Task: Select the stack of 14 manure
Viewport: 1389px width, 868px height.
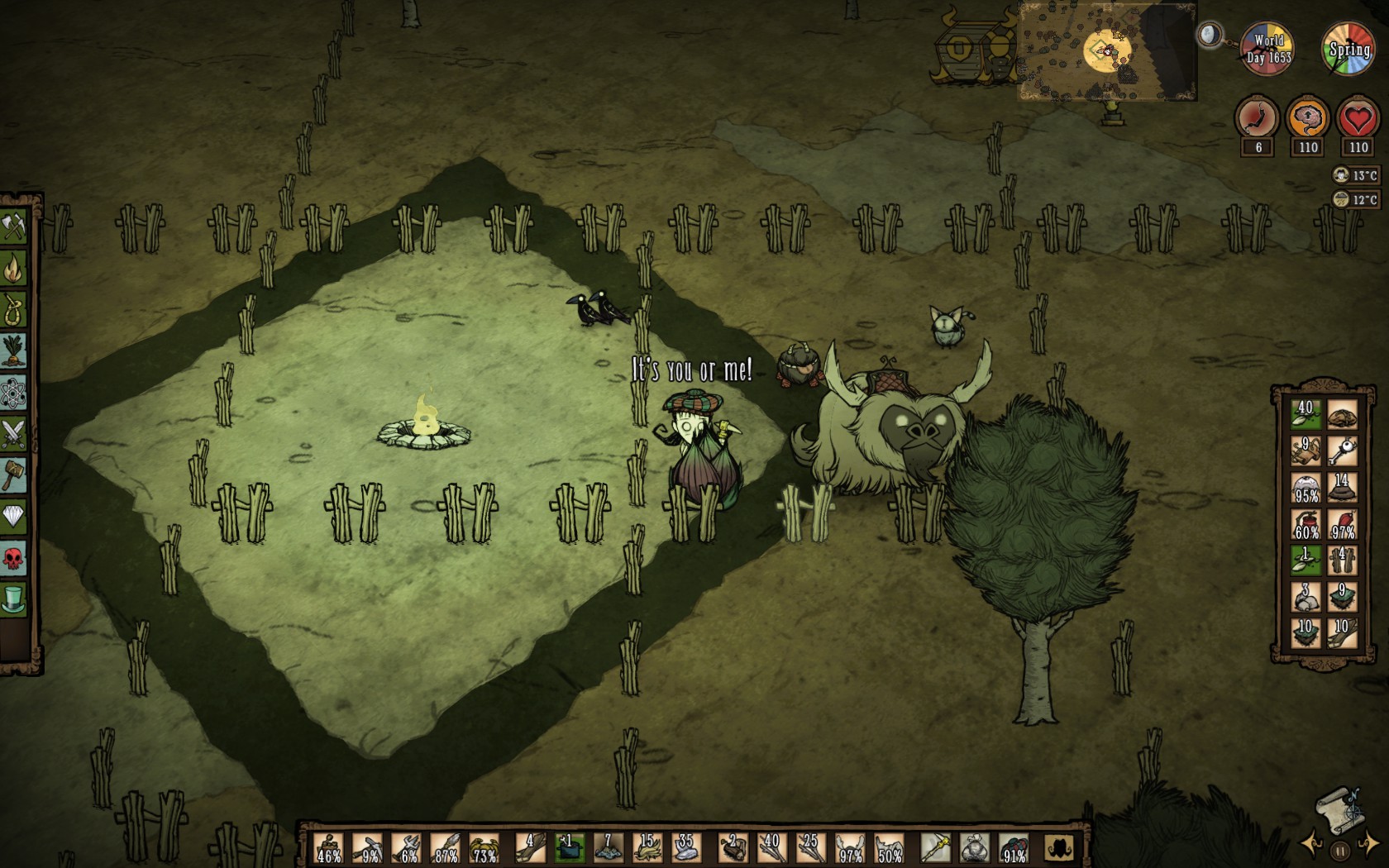Action: coord(1341,488)
